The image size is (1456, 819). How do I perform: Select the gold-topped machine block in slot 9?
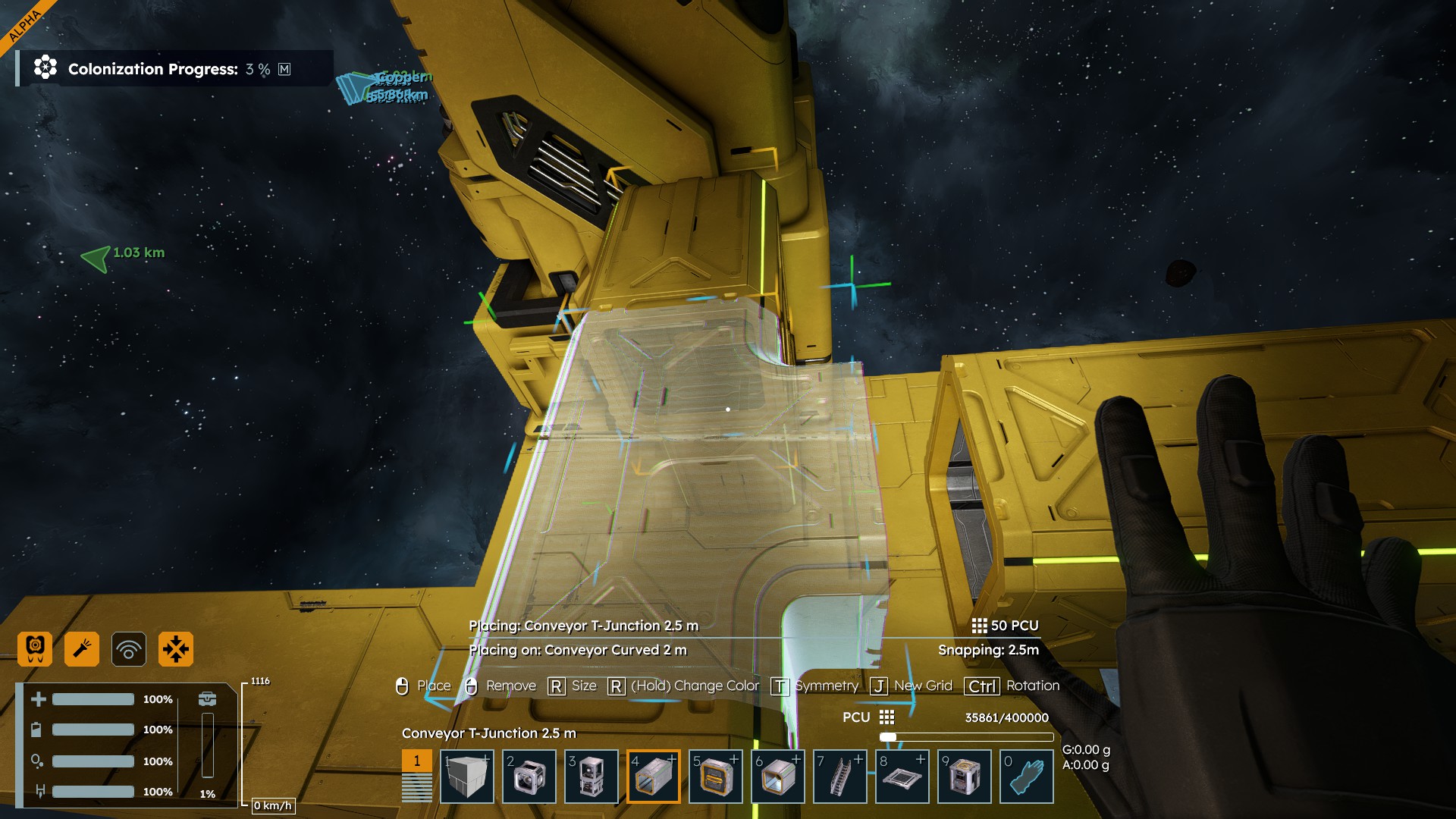(x=964, y=777)
